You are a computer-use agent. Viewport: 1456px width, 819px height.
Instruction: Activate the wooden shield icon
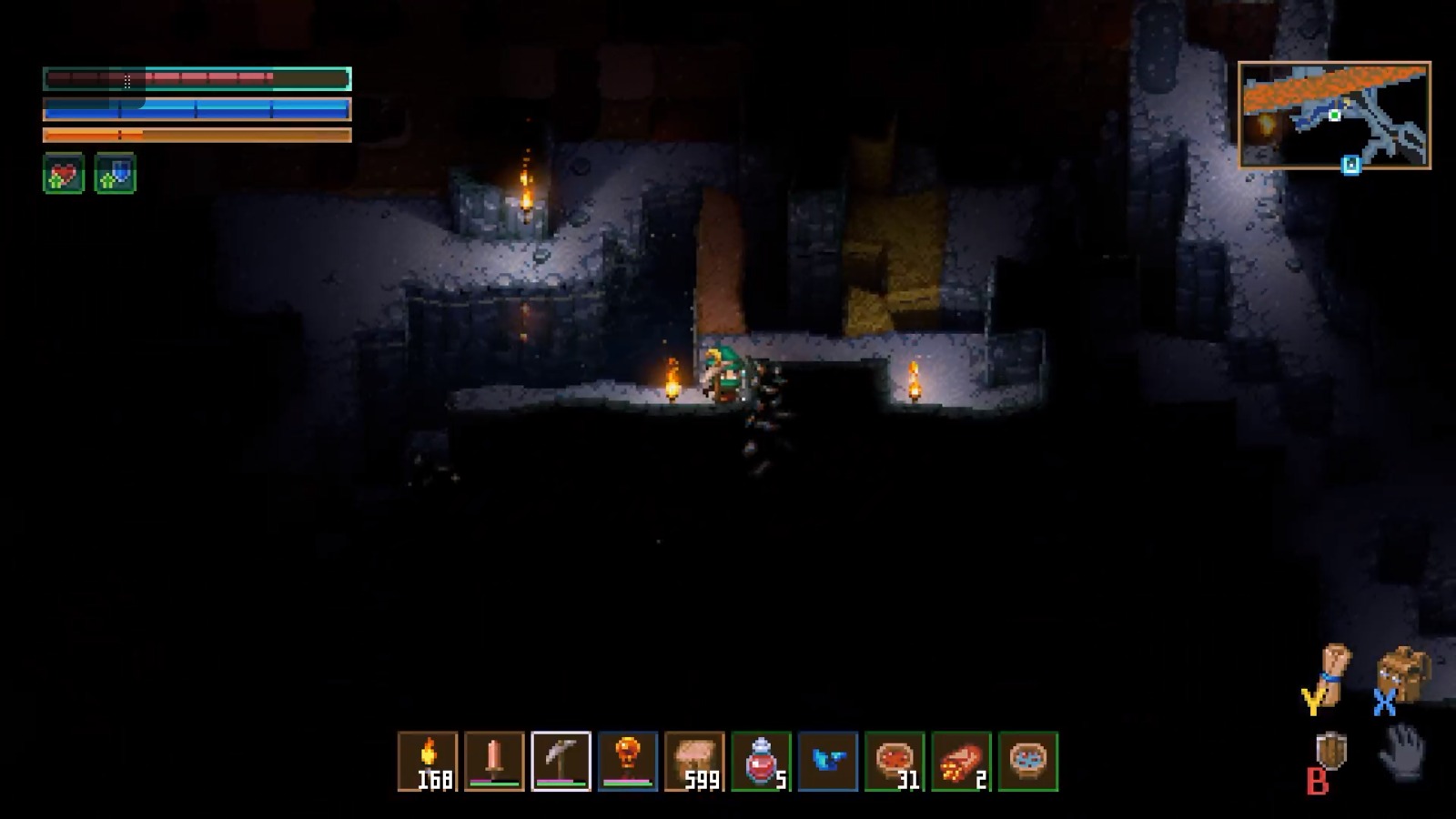pyautogui.click(x=1331, y=753)
